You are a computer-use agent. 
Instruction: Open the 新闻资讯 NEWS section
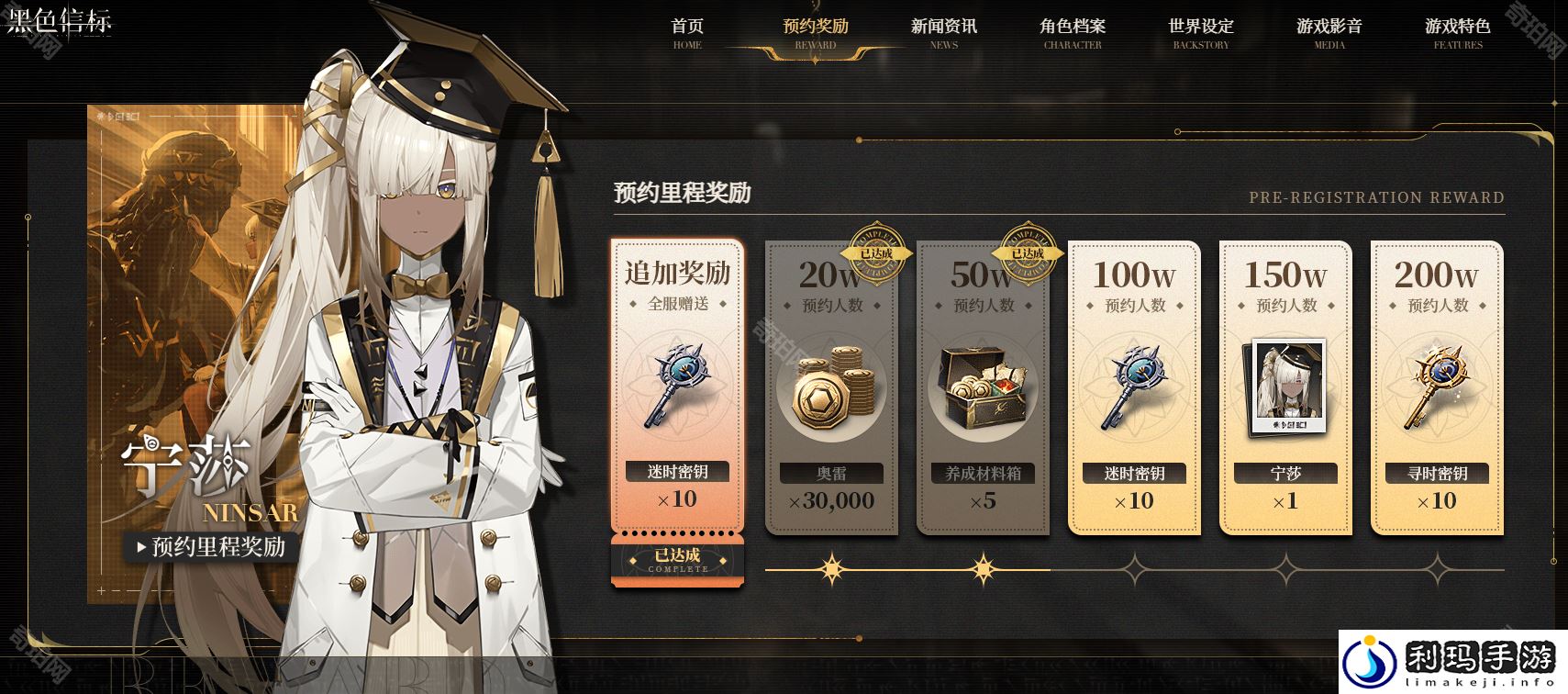tap(943, 32)
